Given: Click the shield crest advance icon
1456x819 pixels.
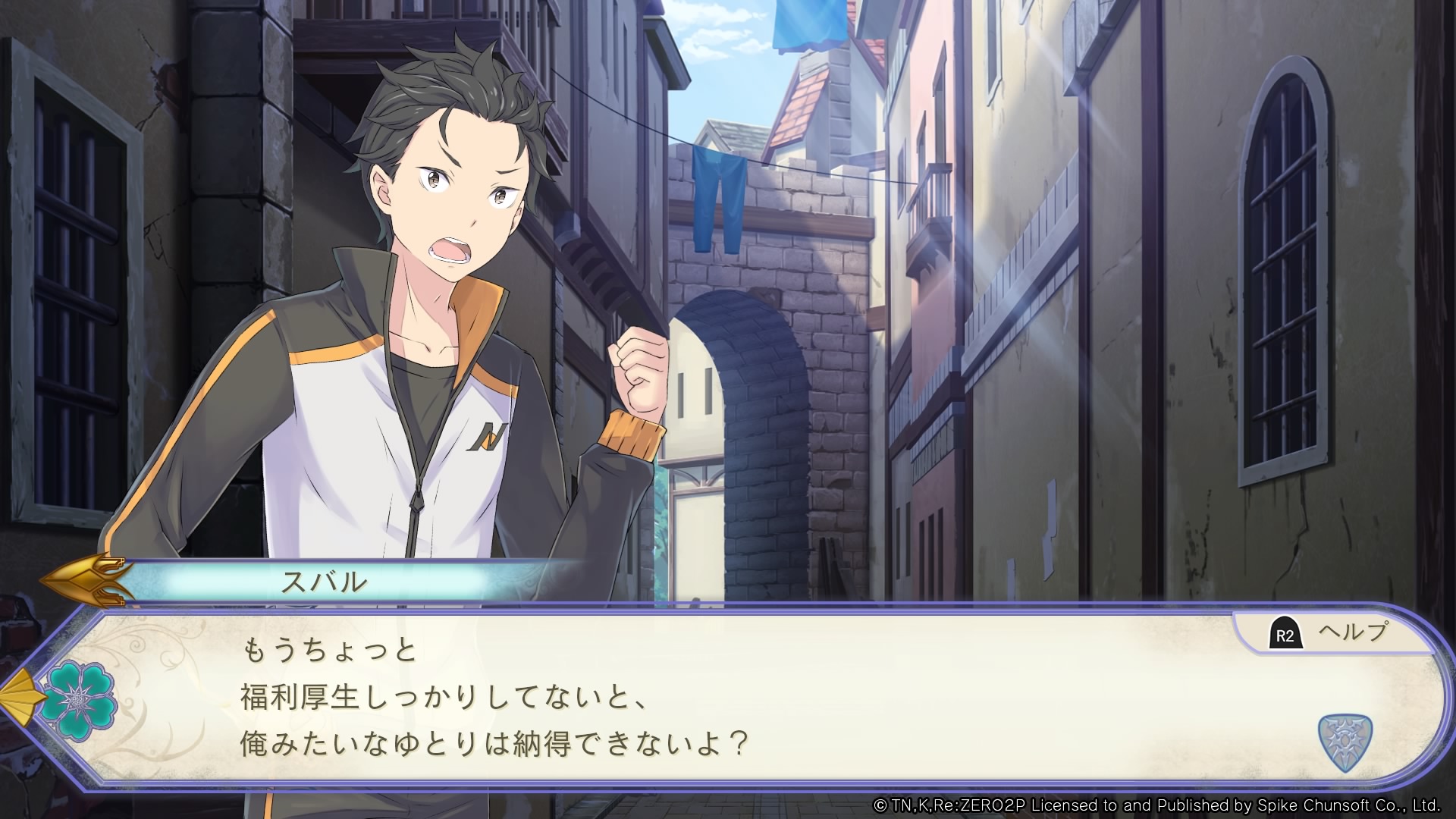Looking at the screenshot, I should pos(1345,742).
